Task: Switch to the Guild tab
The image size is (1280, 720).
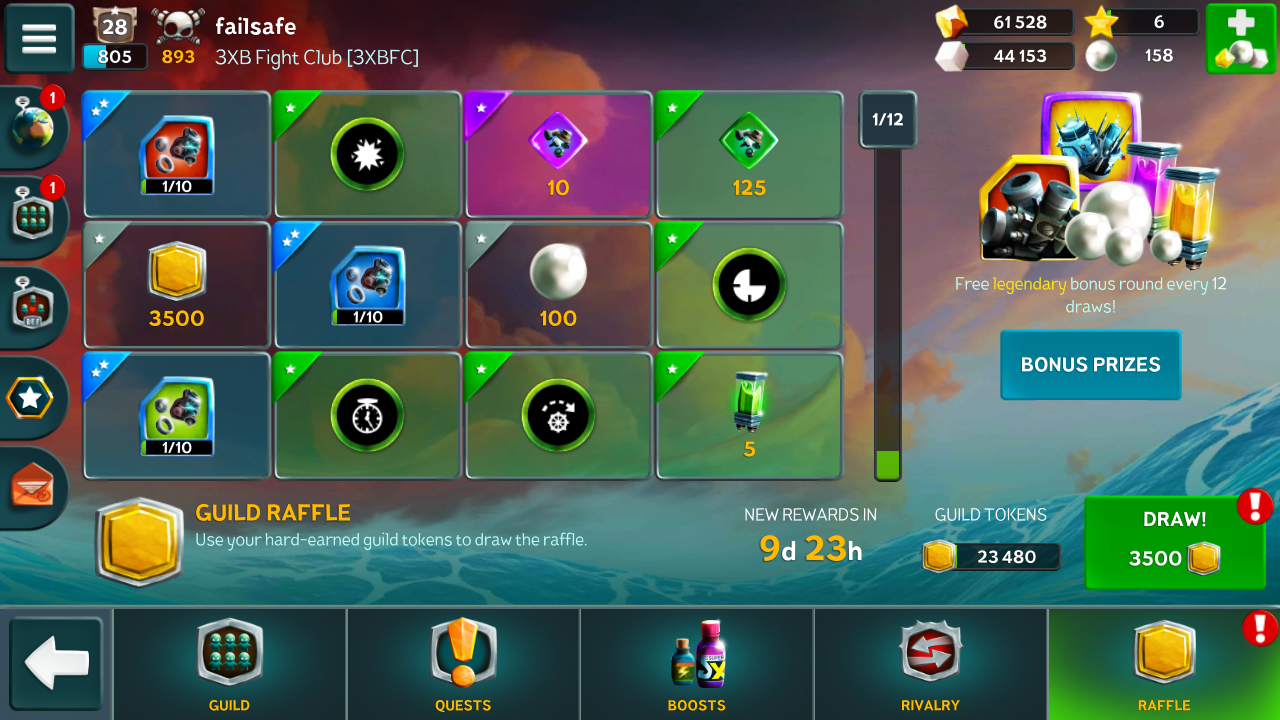Action: pyautogui.click(x=230, y=663)
